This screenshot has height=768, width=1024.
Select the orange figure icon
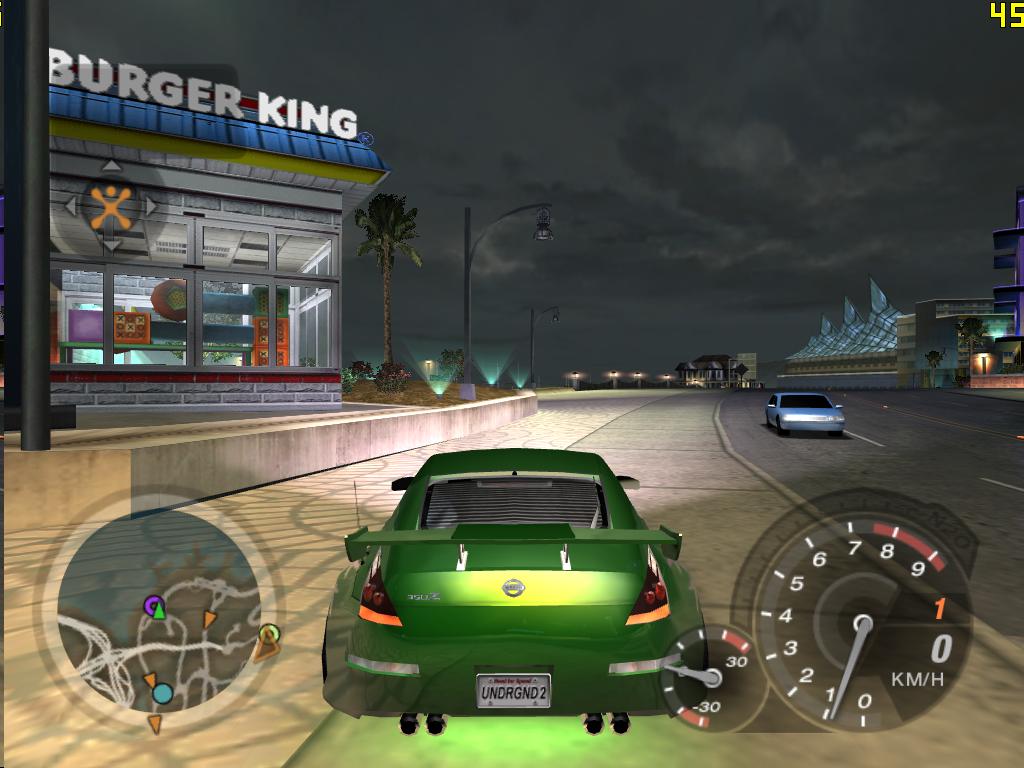point(111,206)
